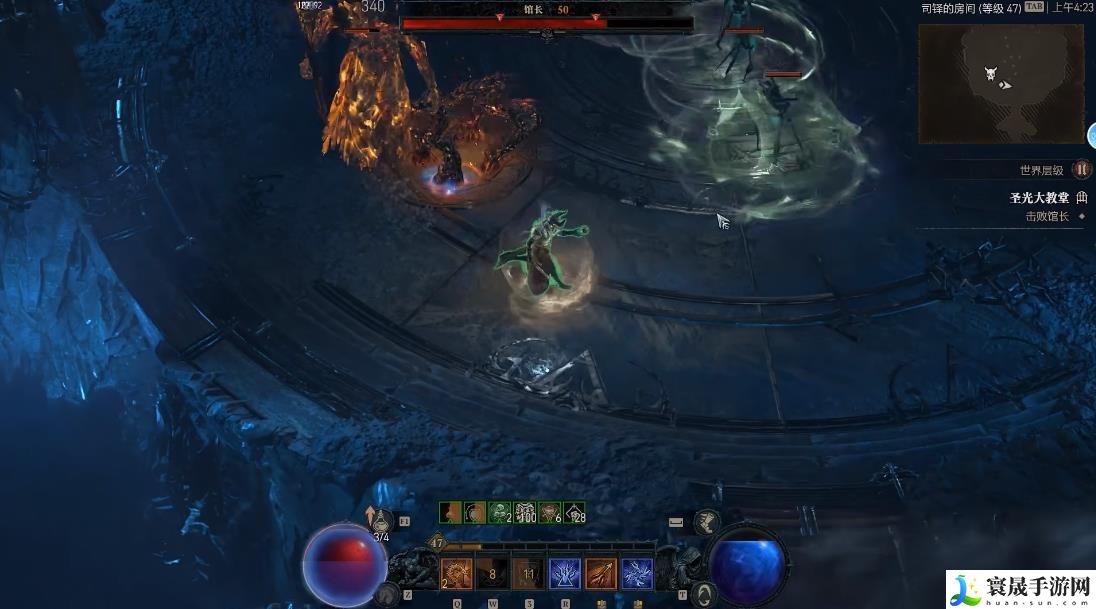
Task: Activate the orange arrow volley skill
Action: [x=600, y=574]
